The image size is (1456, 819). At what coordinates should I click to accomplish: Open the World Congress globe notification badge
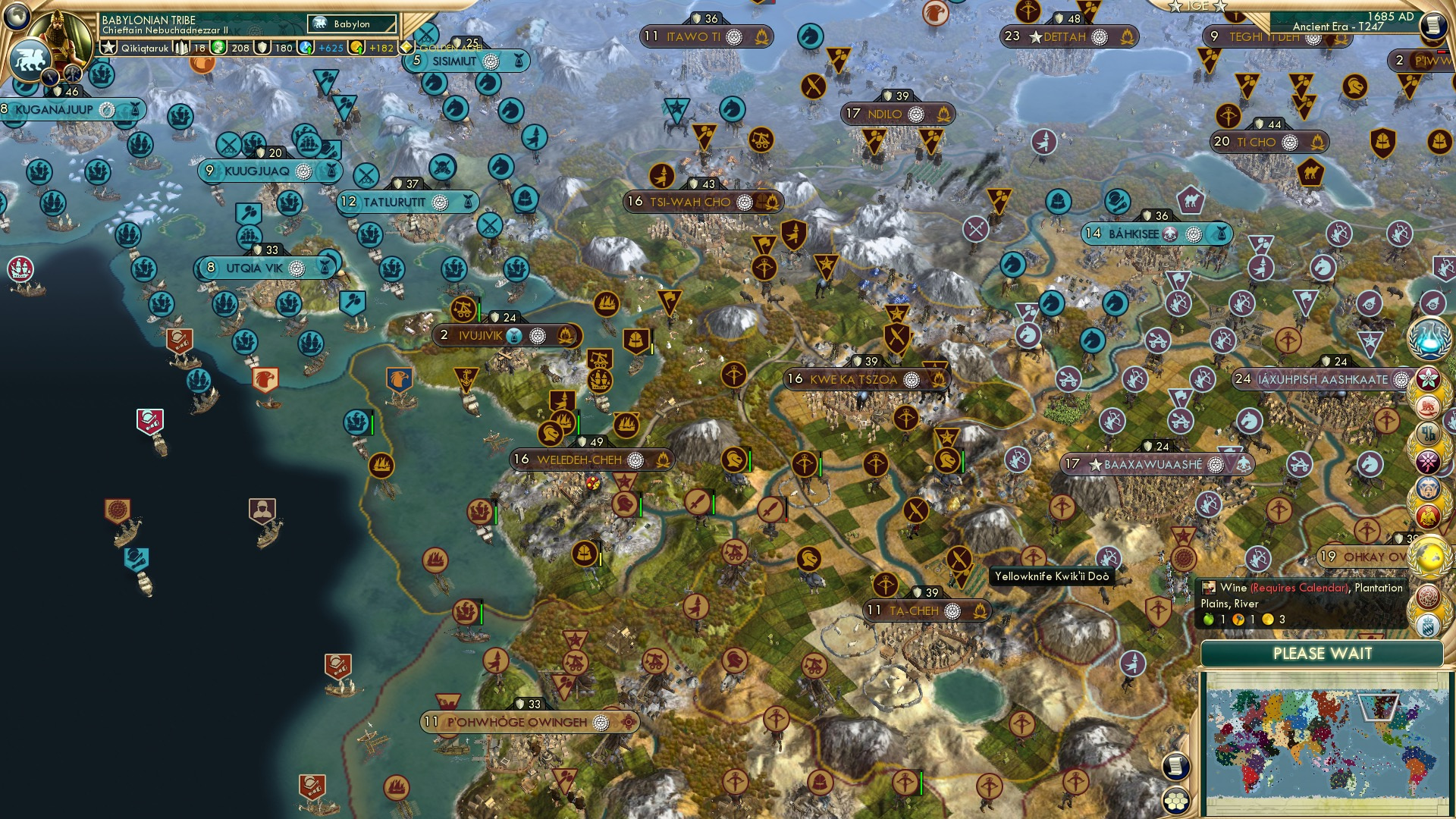pos(1430,556)
